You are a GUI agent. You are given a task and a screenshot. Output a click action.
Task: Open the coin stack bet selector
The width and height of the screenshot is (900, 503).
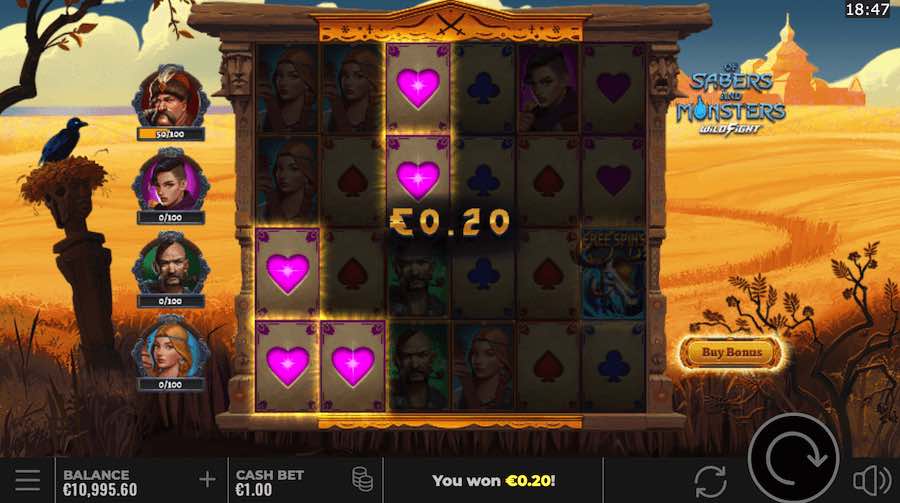(x=362, y=480)
